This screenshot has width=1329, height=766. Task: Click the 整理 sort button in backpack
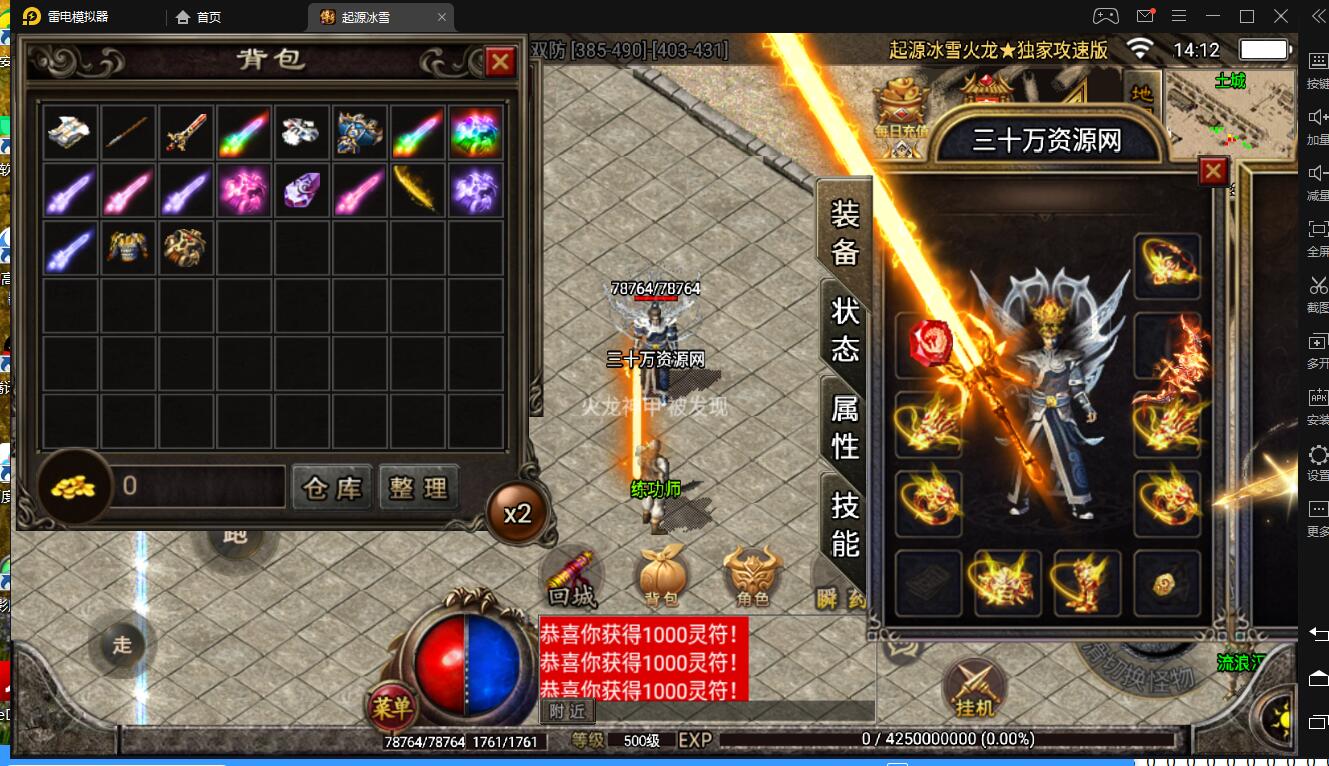click(419, 489)
